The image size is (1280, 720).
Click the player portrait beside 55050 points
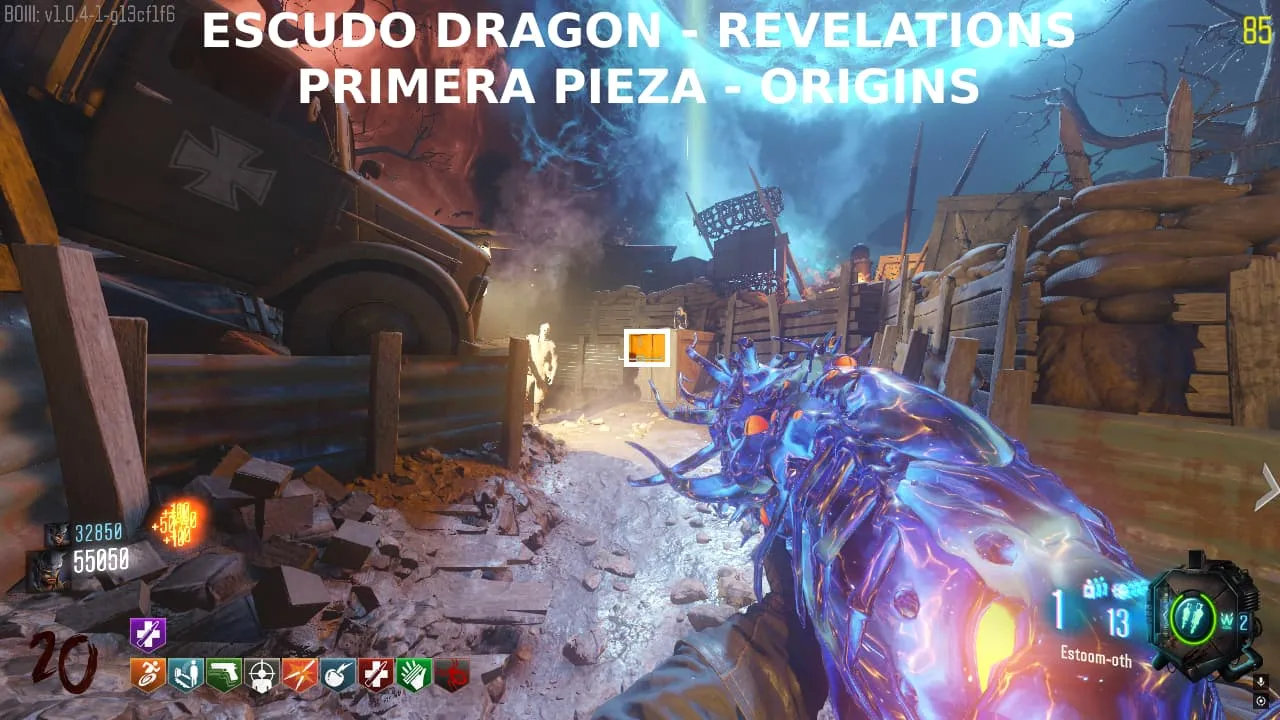click(x=48, y=565)
